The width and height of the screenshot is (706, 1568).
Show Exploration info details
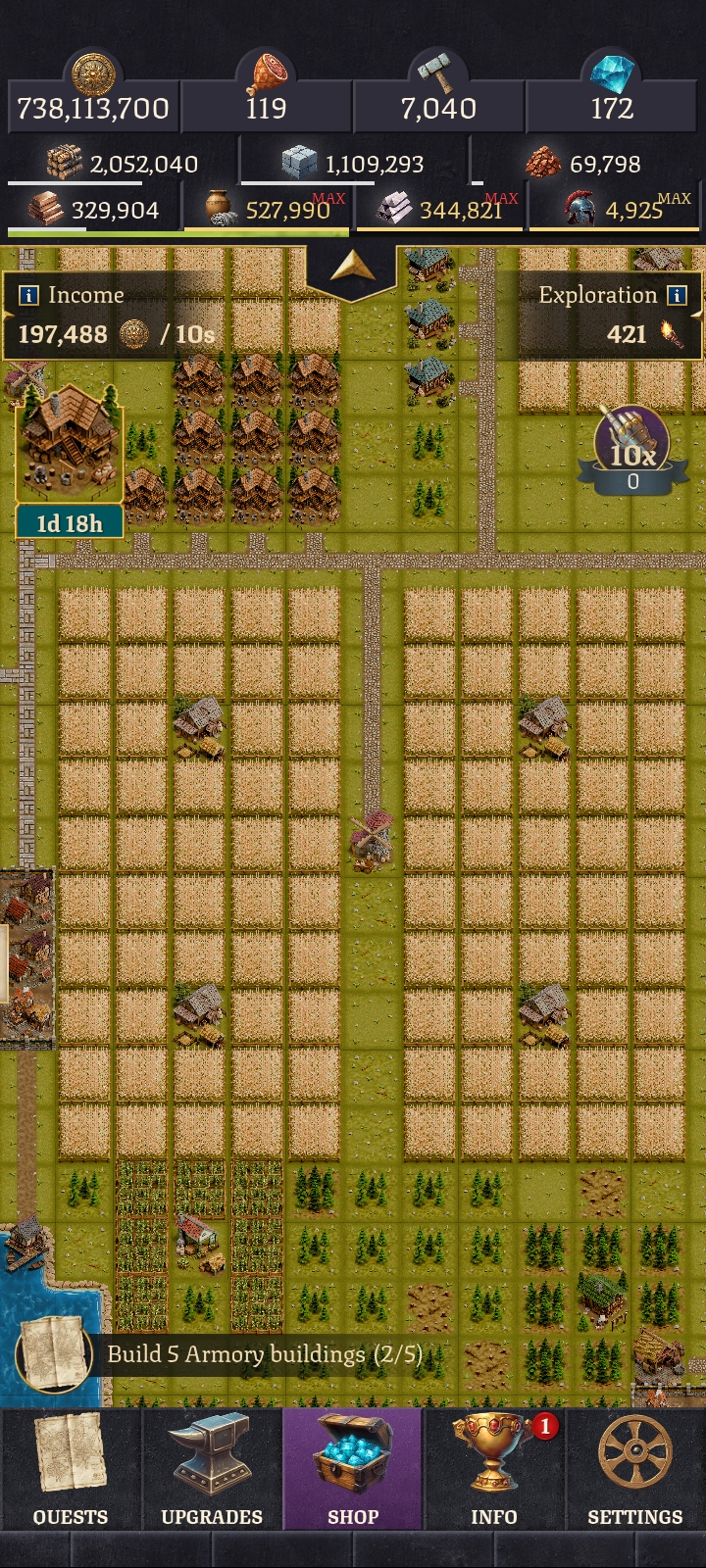coord(677,295)
